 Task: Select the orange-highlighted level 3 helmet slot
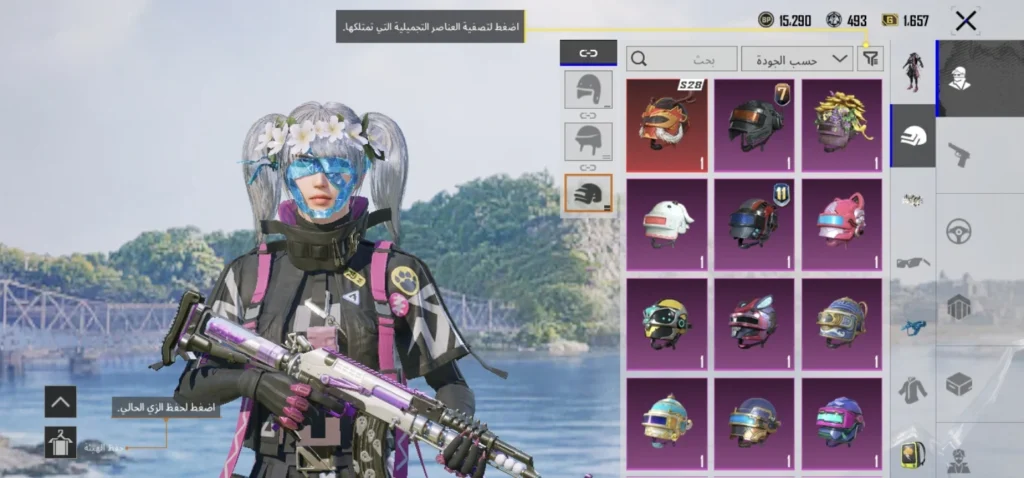[588, 192]
